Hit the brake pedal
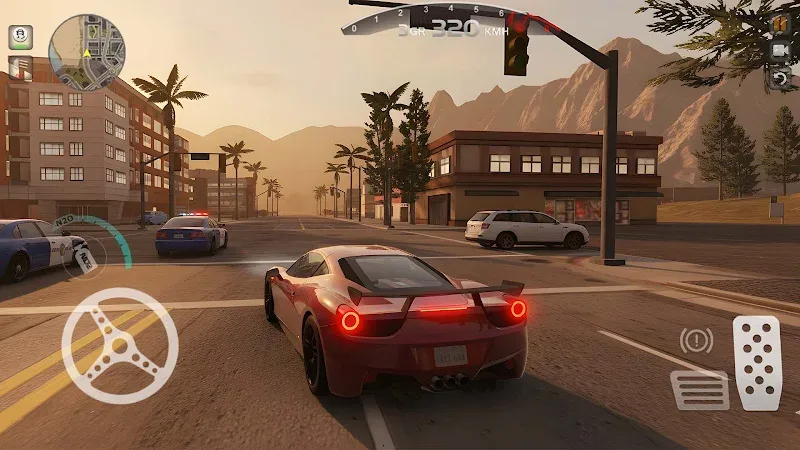 [699, 389]
